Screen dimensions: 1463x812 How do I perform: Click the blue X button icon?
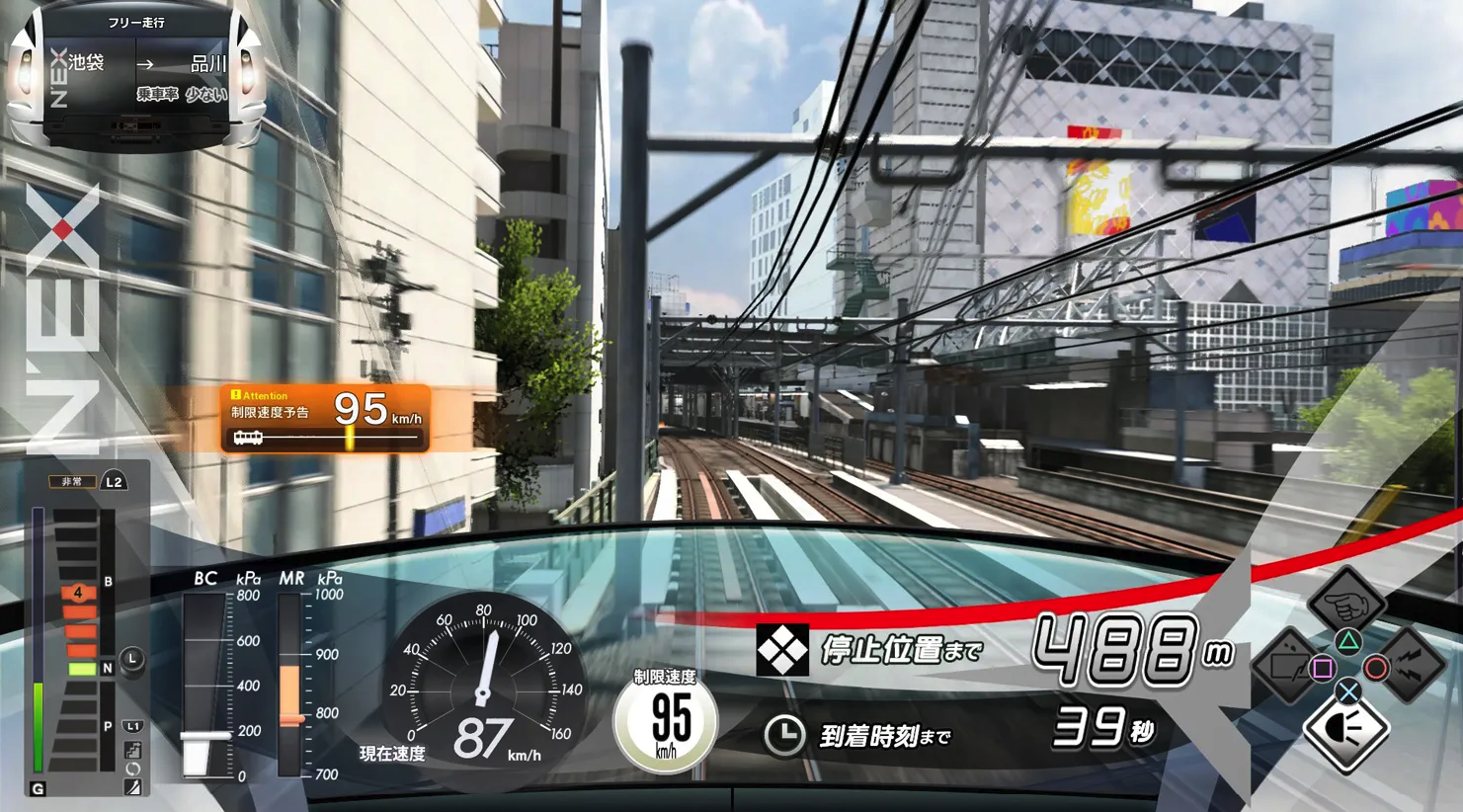coord(1347,690)
